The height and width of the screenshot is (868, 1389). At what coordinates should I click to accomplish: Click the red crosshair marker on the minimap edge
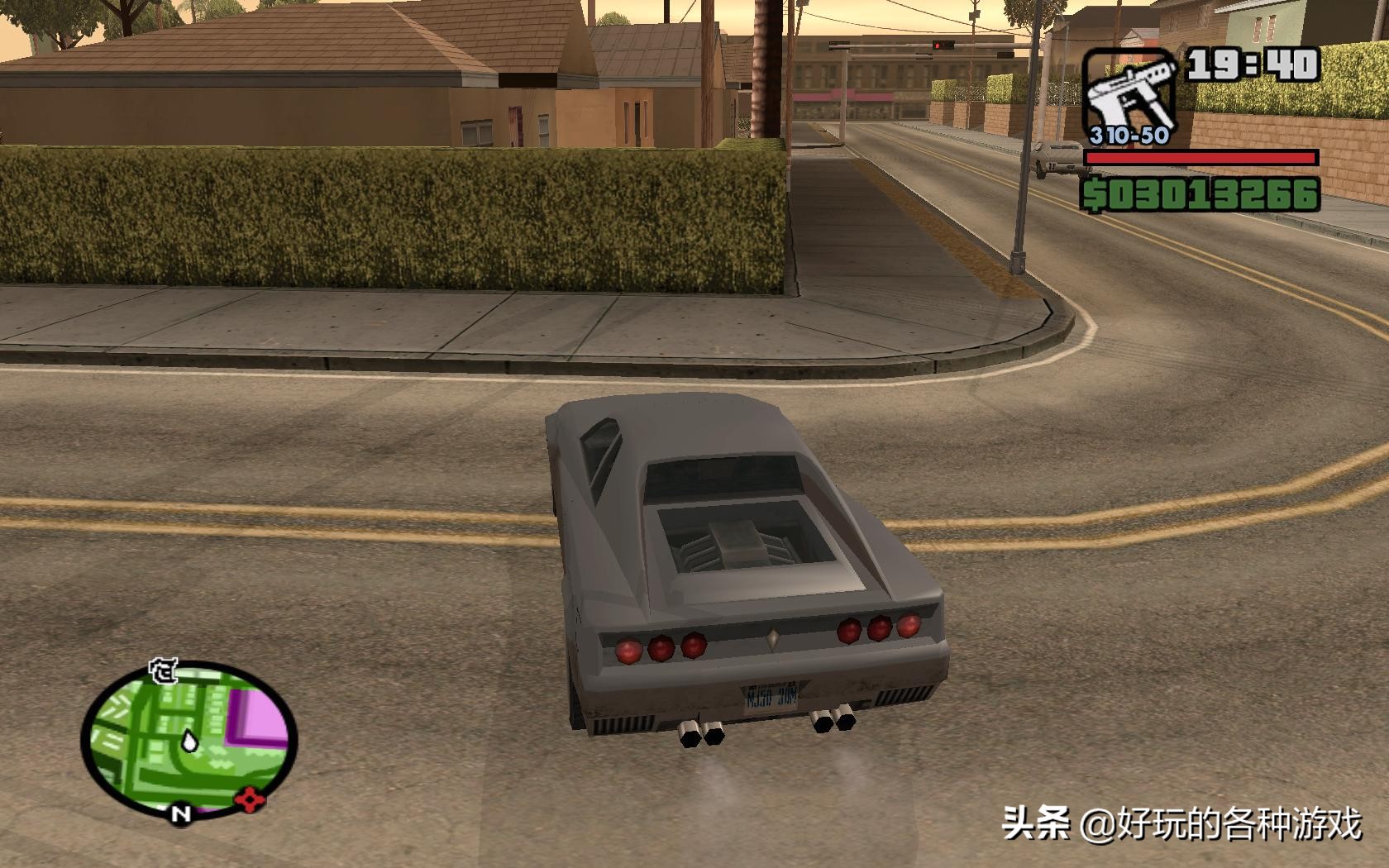[x=250, y=799]
